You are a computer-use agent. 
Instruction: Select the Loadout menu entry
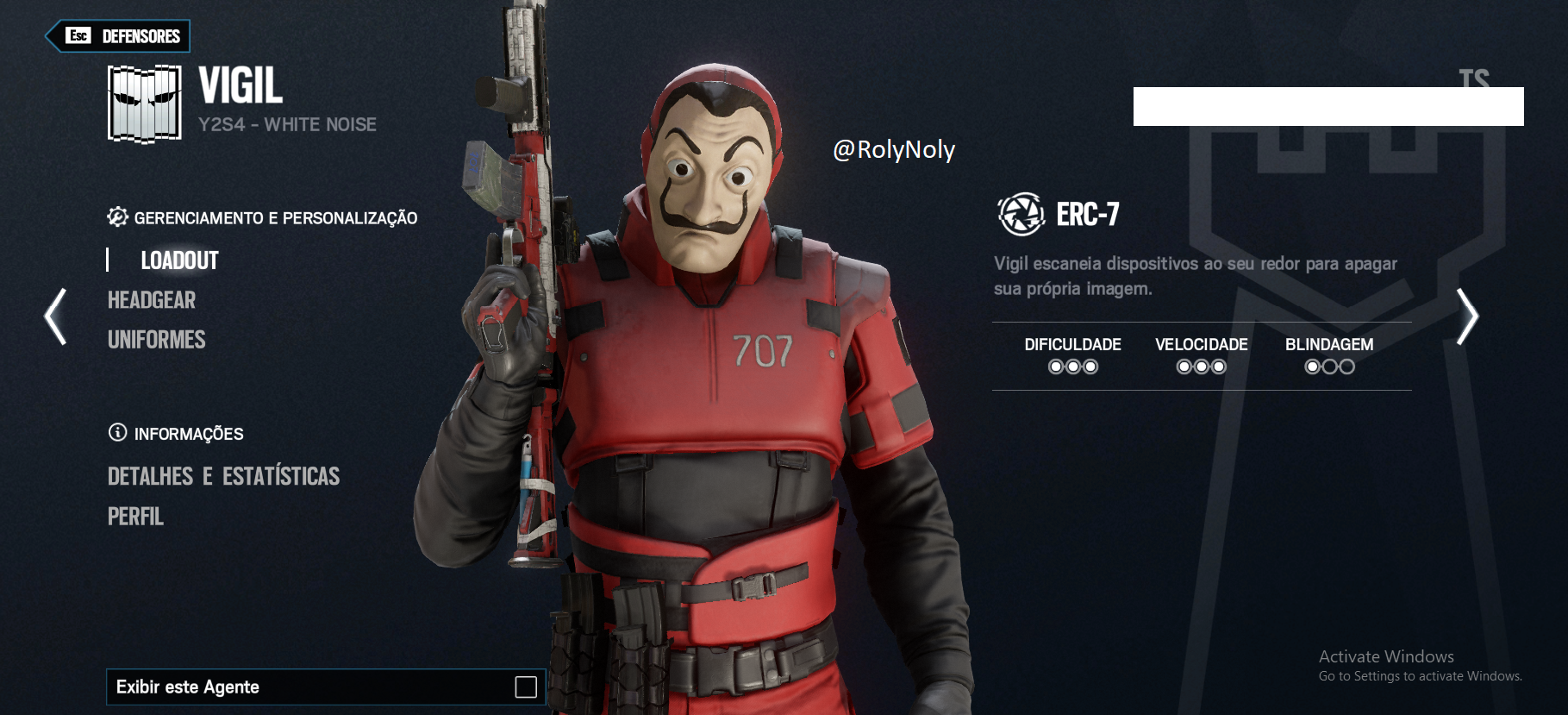click(x=179, y=260)
